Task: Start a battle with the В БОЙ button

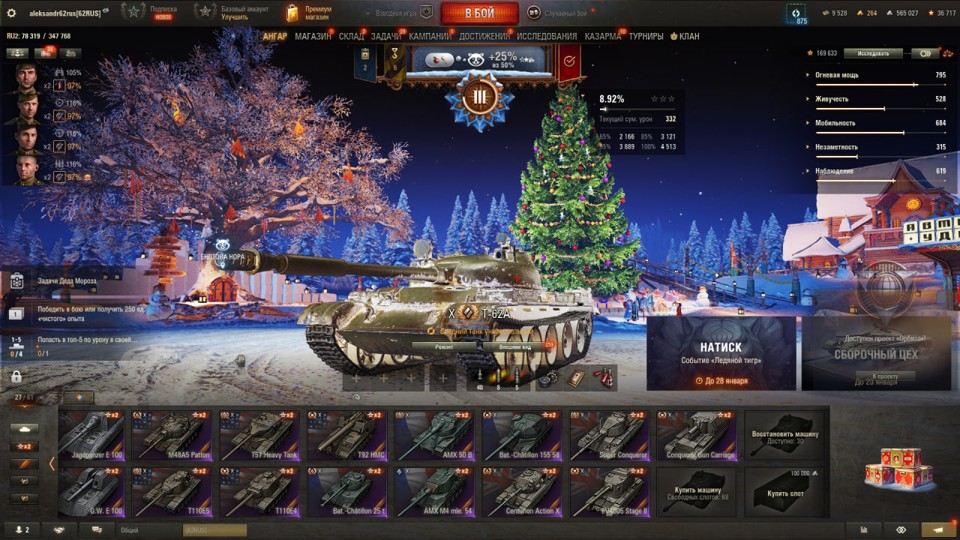Action: click(479, 13)
